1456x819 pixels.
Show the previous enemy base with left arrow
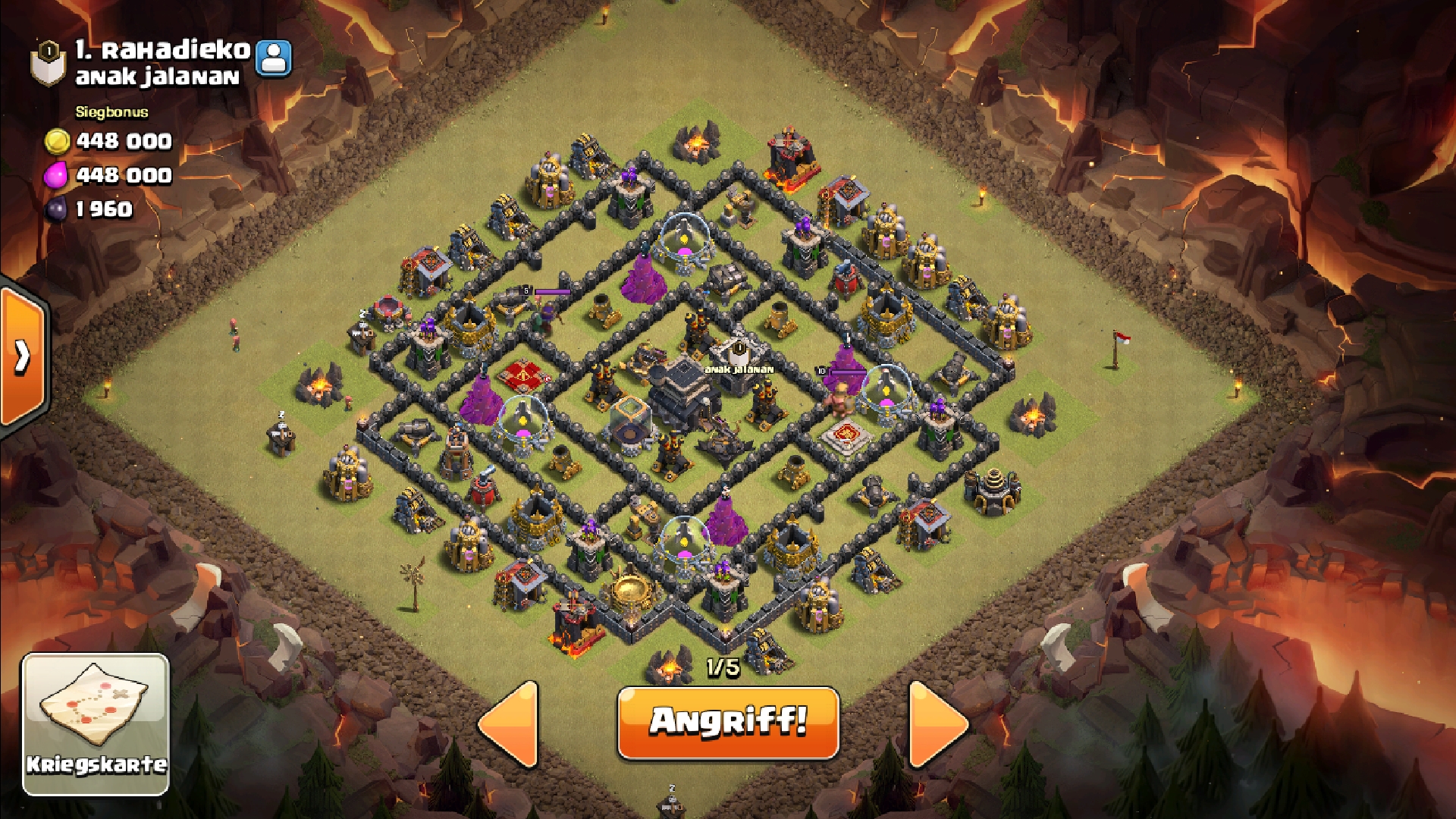tap(510, 723)
